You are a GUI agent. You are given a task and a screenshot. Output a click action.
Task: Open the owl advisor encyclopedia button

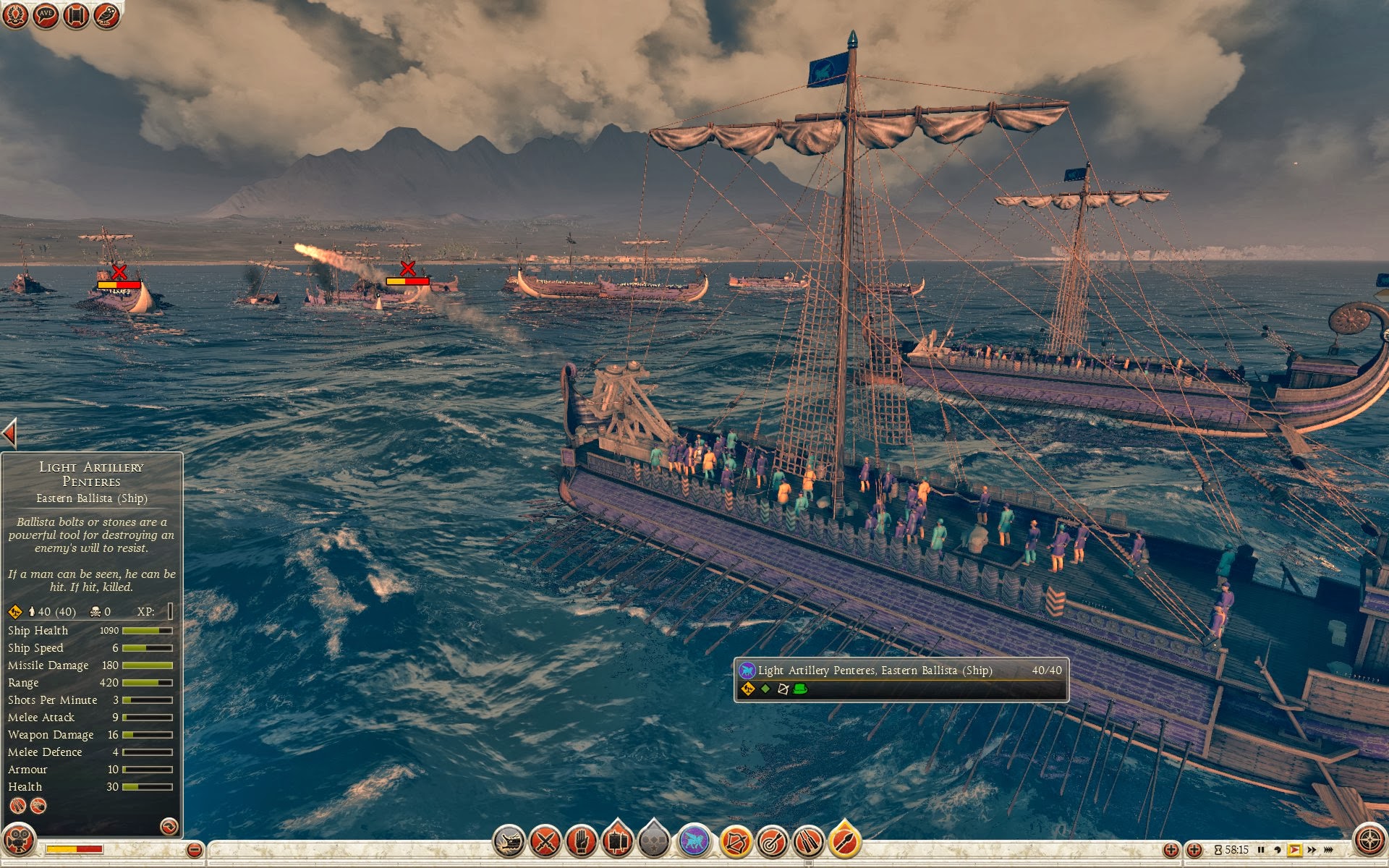[106, 15]
